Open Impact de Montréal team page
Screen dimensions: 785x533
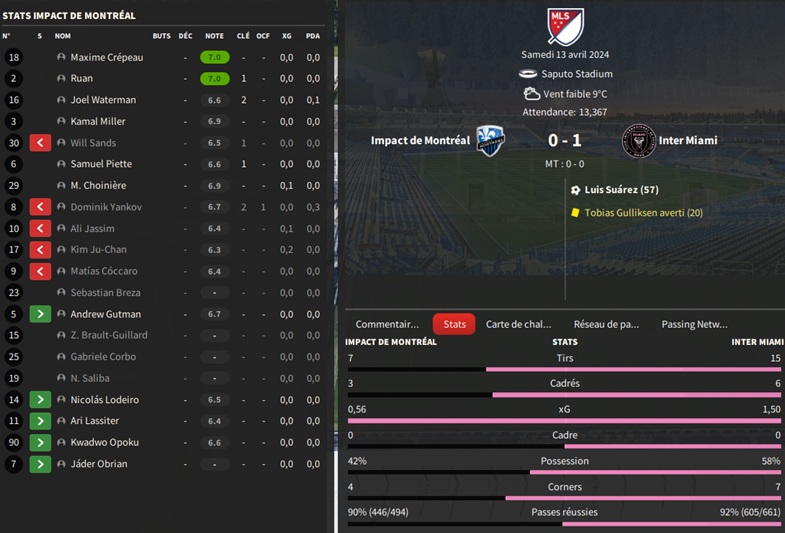pyautogui.click(x=420, y=141)
